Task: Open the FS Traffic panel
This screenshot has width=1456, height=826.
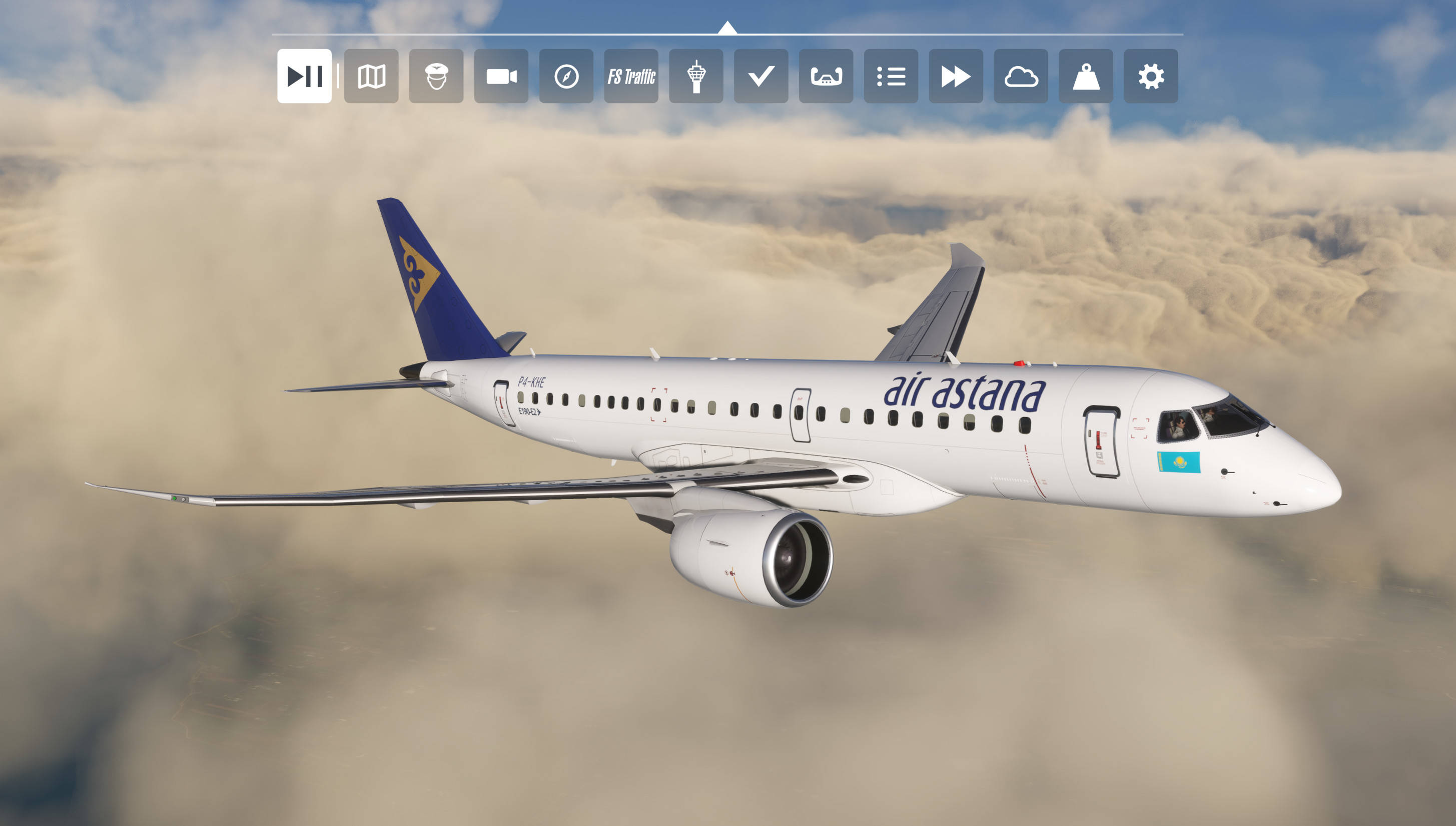Action: point(631,77)
